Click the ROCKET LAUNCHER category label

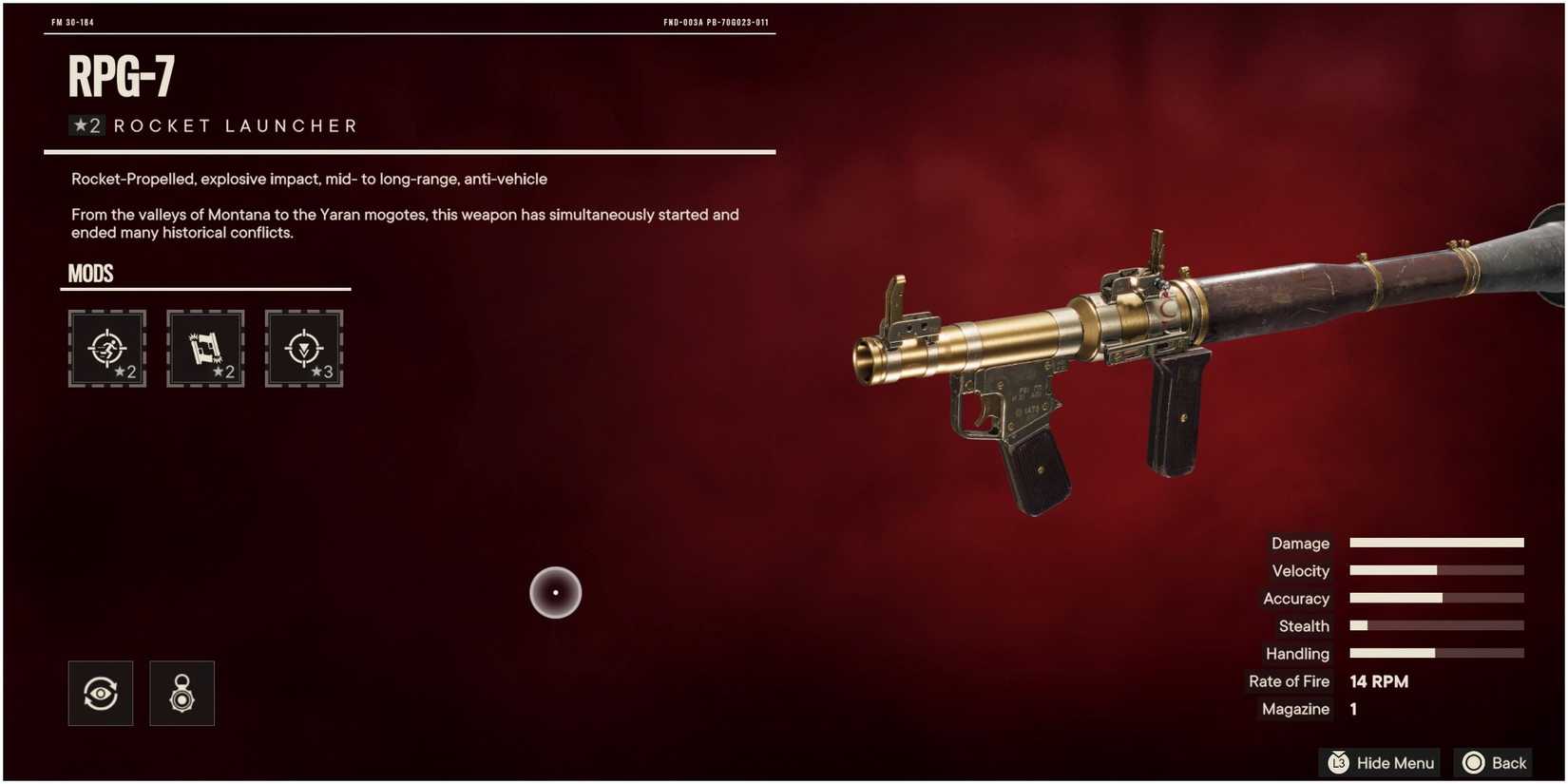click(234, 124)
